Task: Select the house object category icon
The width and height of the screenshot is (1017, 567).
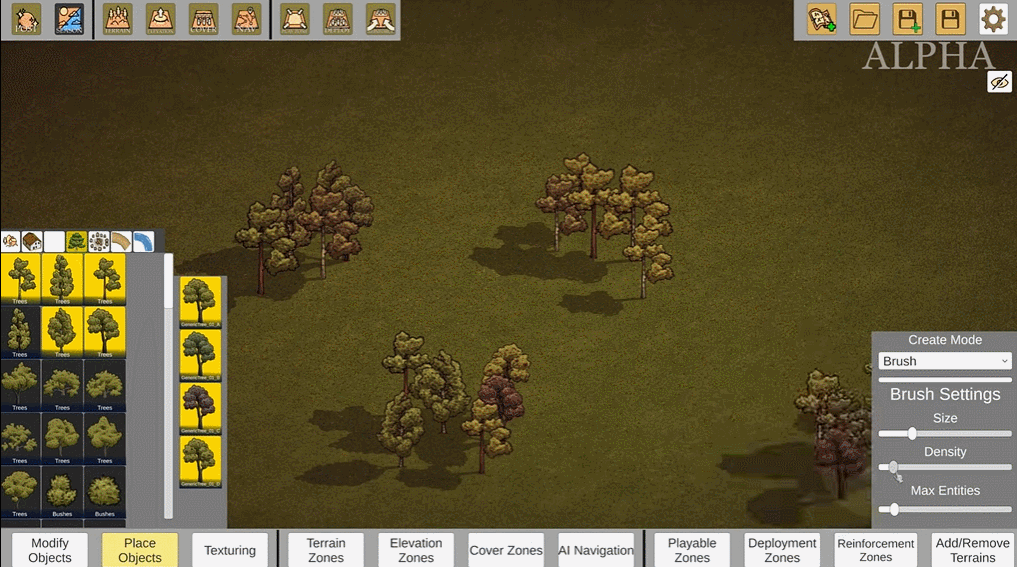Action: tap(32, 241)
